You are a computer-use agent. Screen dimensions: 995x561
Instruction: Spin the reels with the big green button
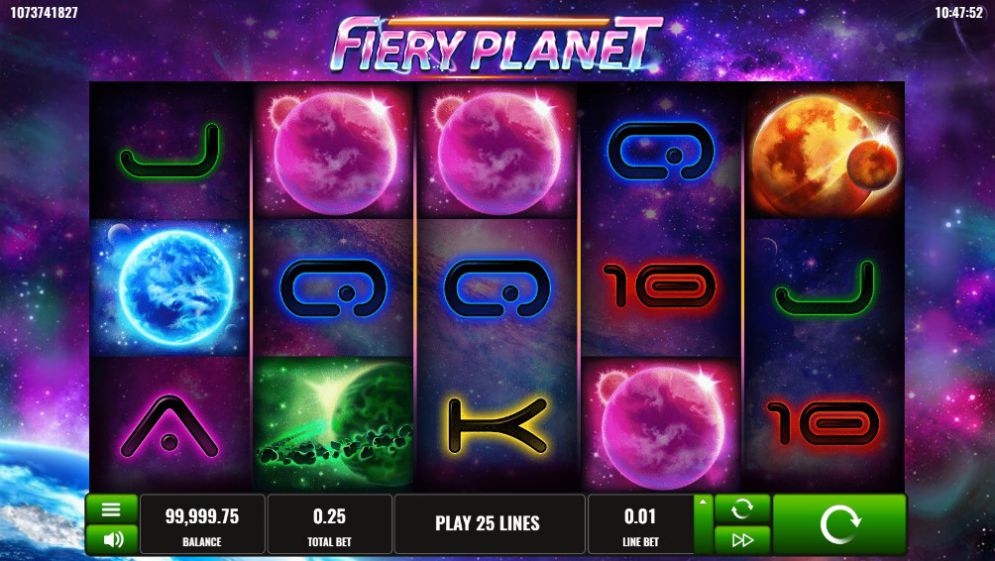[x=838, y=524]
